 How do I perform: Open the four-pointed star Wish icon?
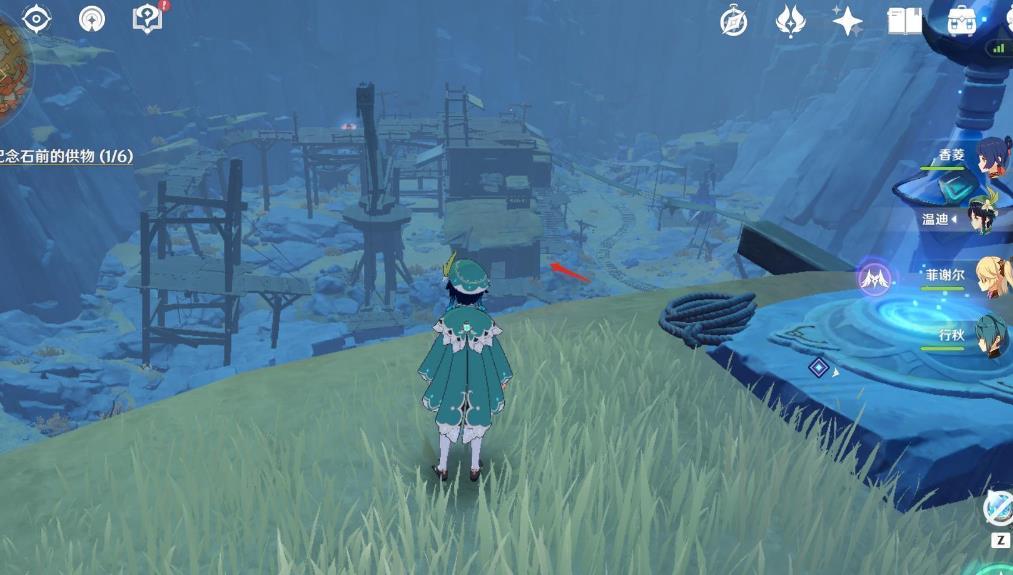click(x=847, y=21)
